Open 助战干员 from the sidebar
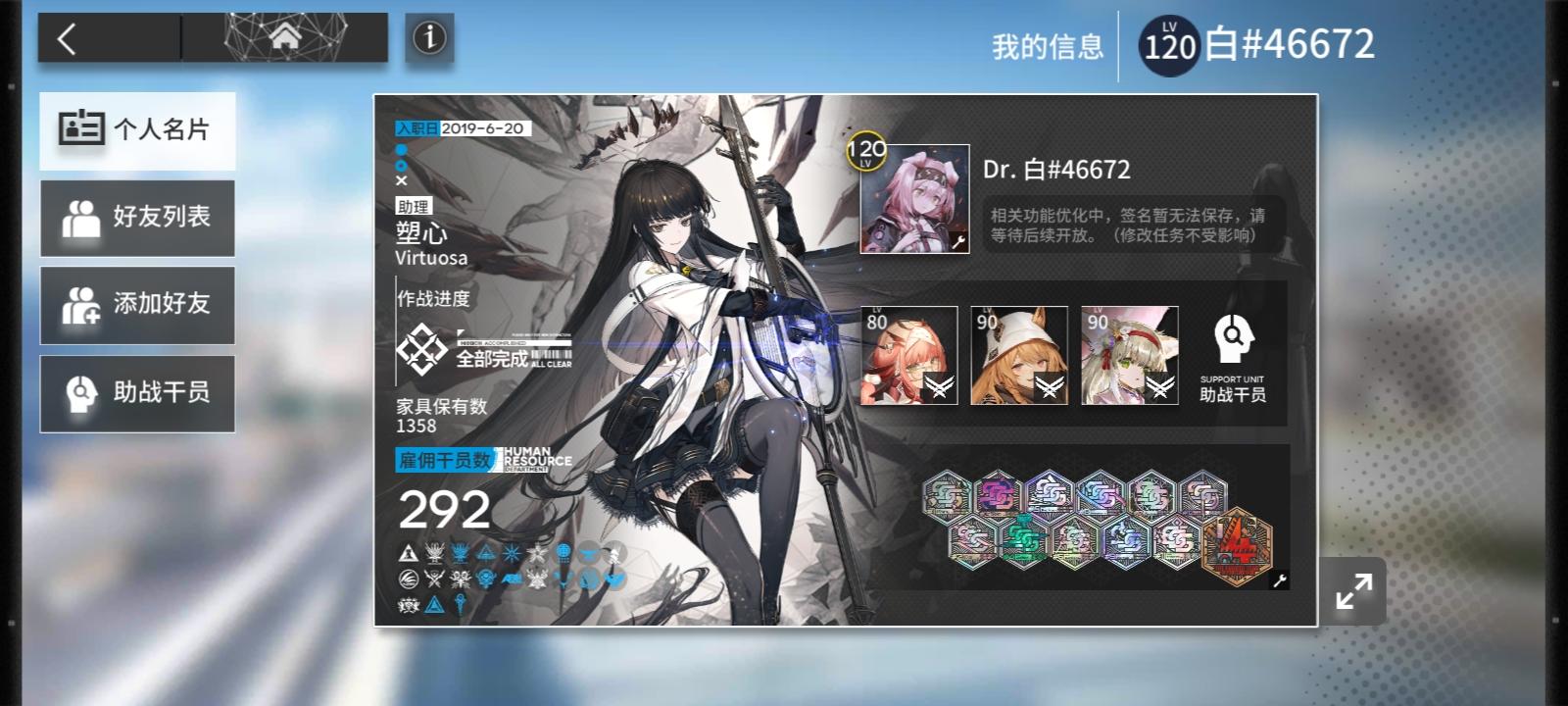 (x=137, y=393)
